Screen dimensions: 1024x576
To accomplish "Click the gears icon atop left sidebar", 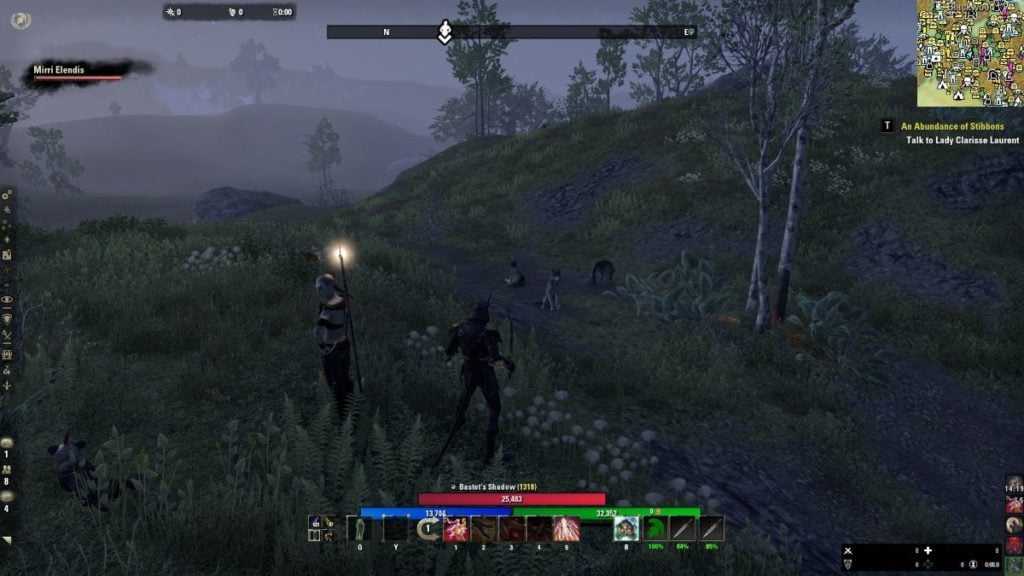I will tap(7, 196).
